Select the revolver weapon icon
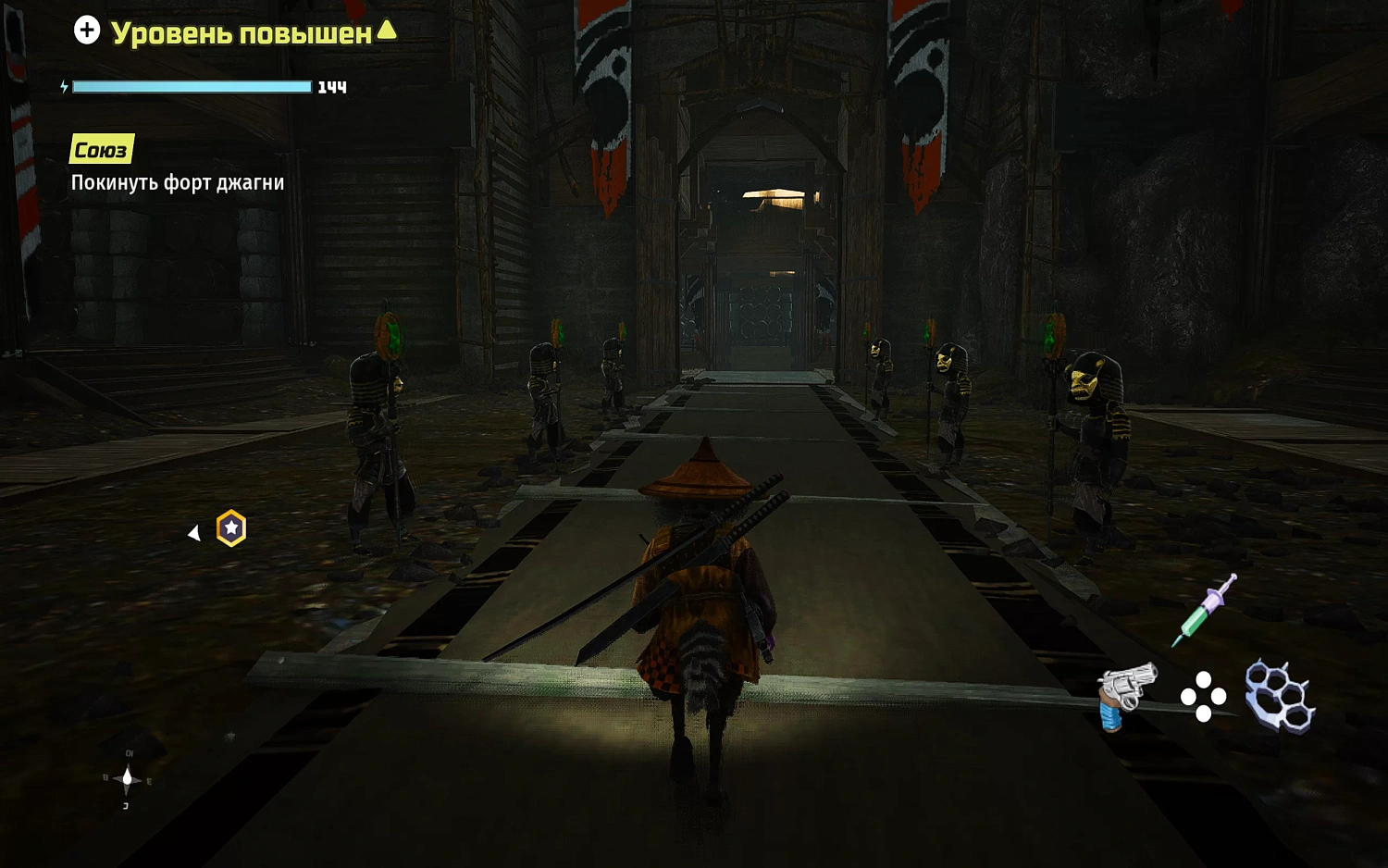This screenshot has height=868, width=1388. pyautogui.click(x=1126, y=694)
